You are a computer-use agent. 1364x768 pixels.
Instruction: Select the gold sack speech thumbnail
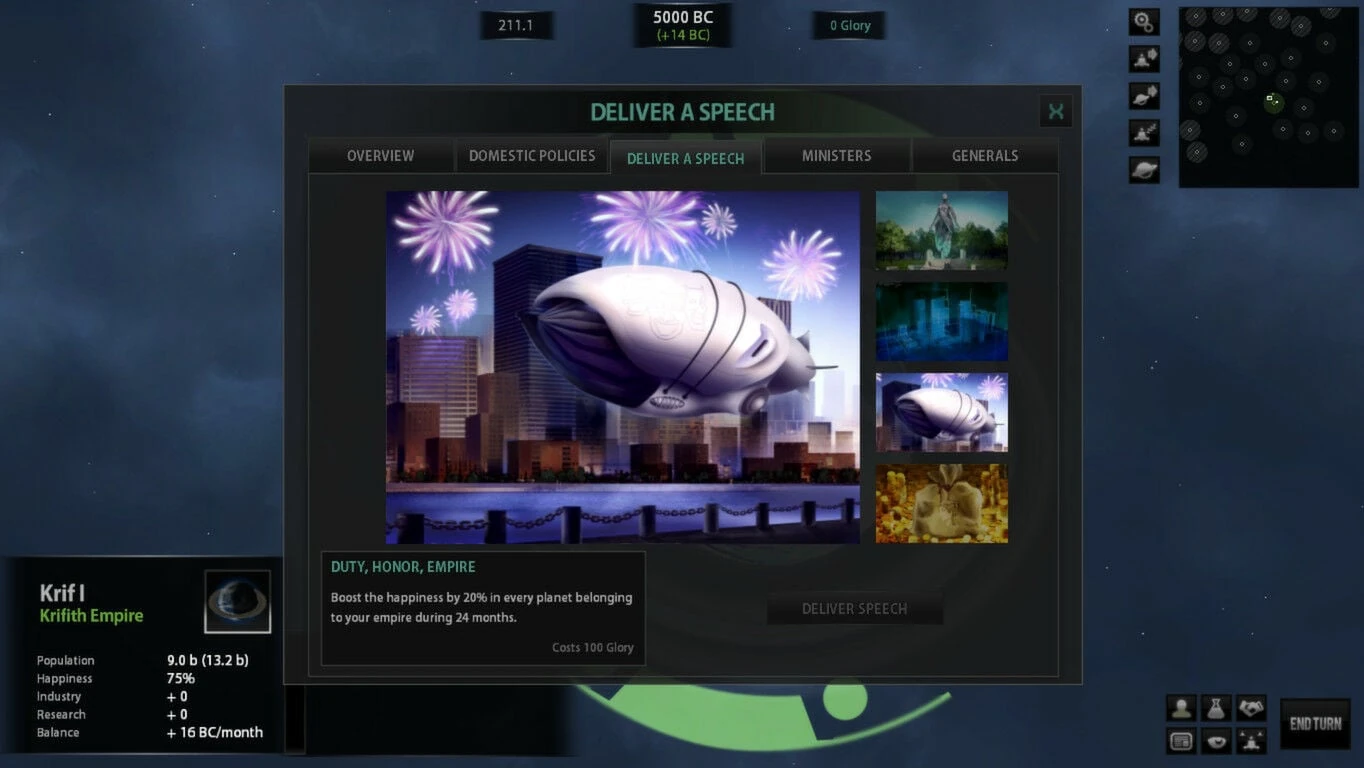[x=941, y=503]
